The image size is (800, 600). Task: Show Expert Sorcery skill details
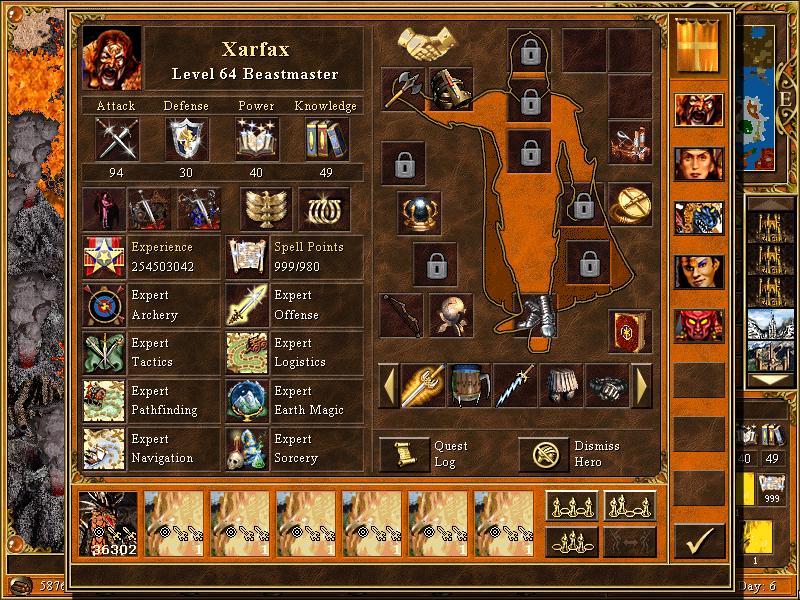tap(246, 449)
